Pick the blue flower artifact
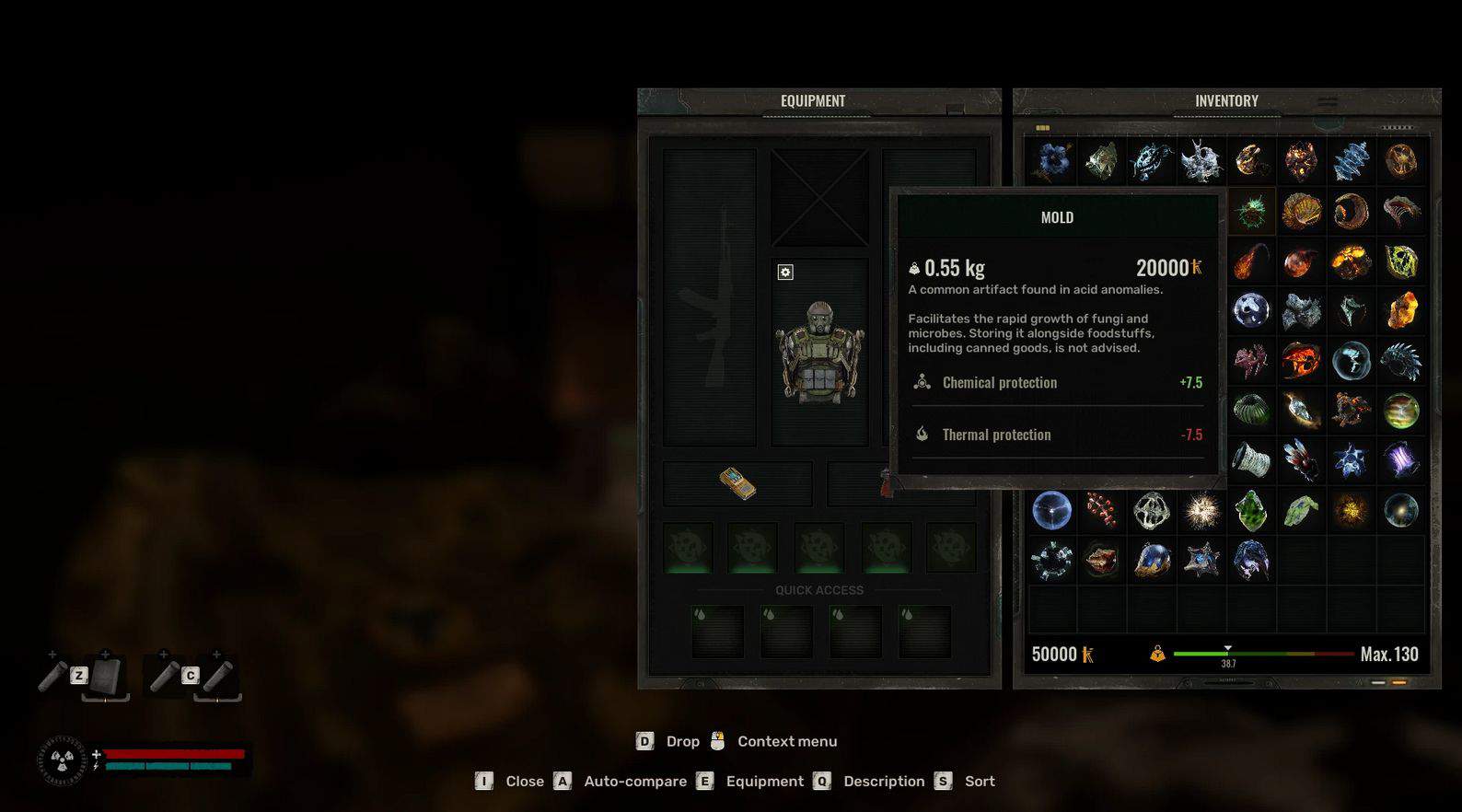This screenshot has height=812, width=1462. (1052, 161)
